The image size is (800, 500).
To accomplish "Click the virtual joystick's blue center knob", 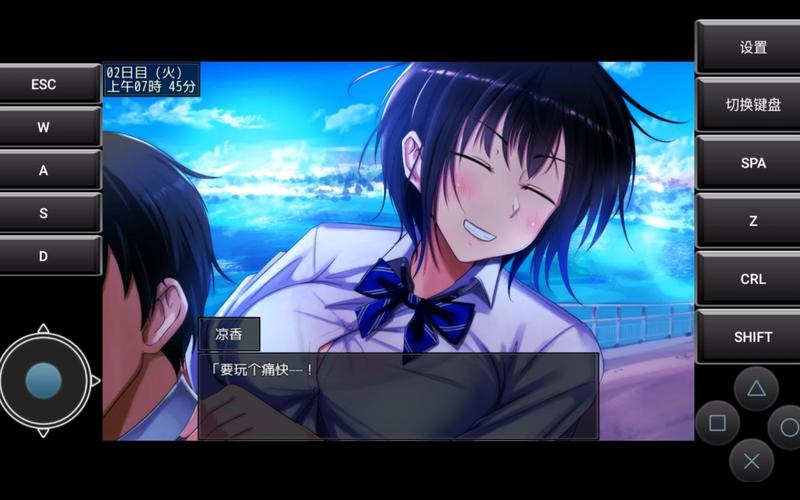I will pos(43,381).
